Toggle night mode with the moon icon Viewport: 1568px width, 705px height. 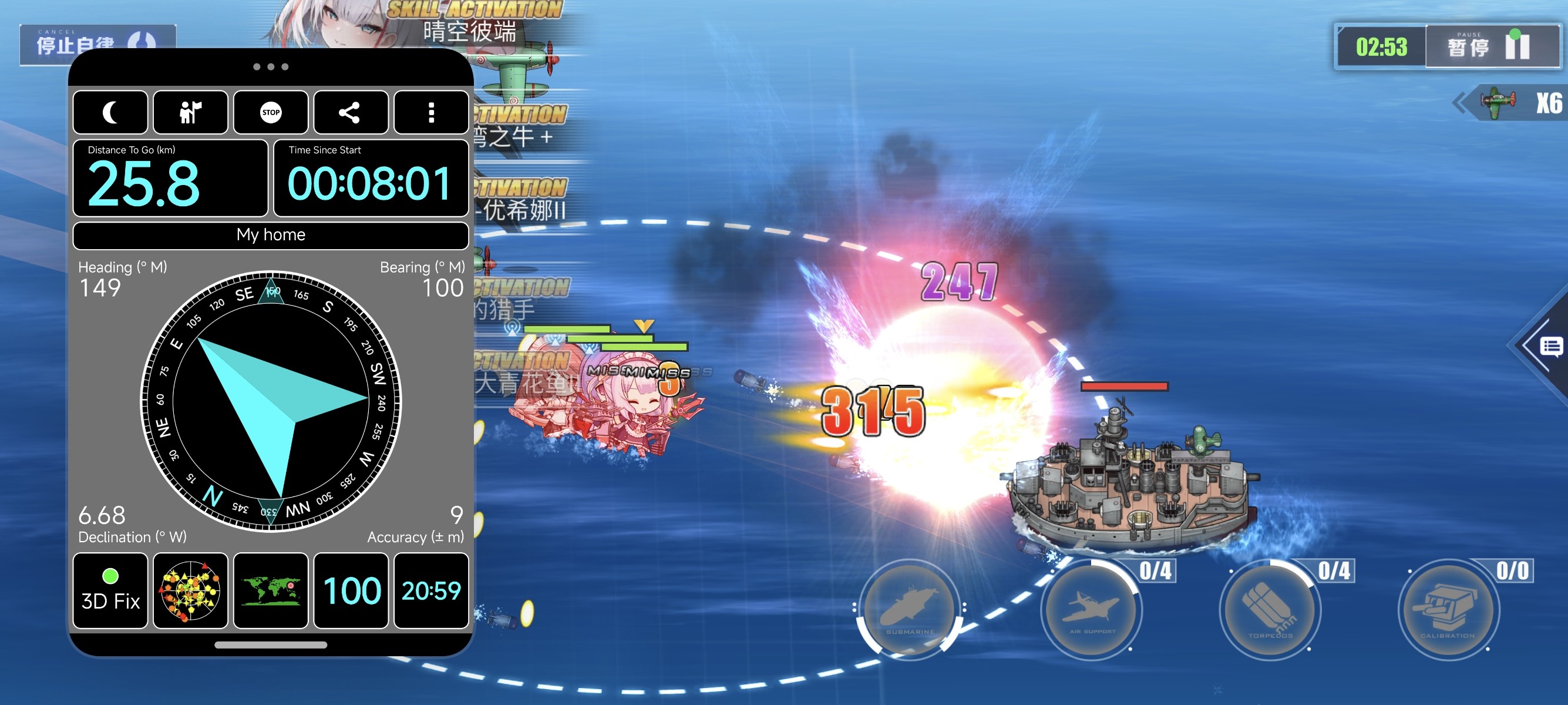point(110,113)
